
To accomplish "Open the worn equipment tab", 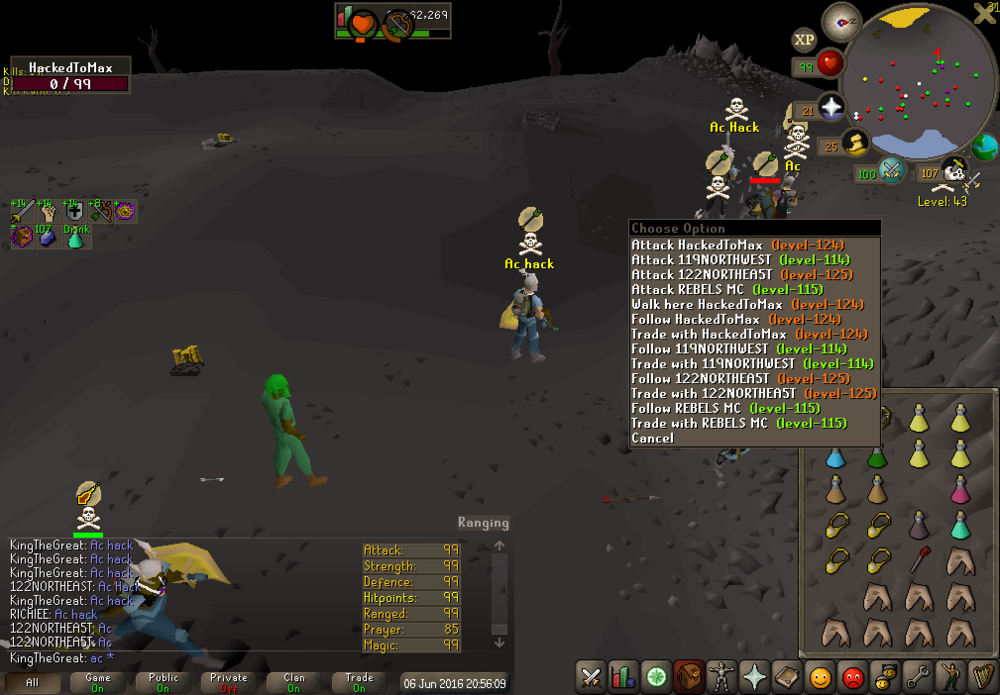I will tap(718, 676).
